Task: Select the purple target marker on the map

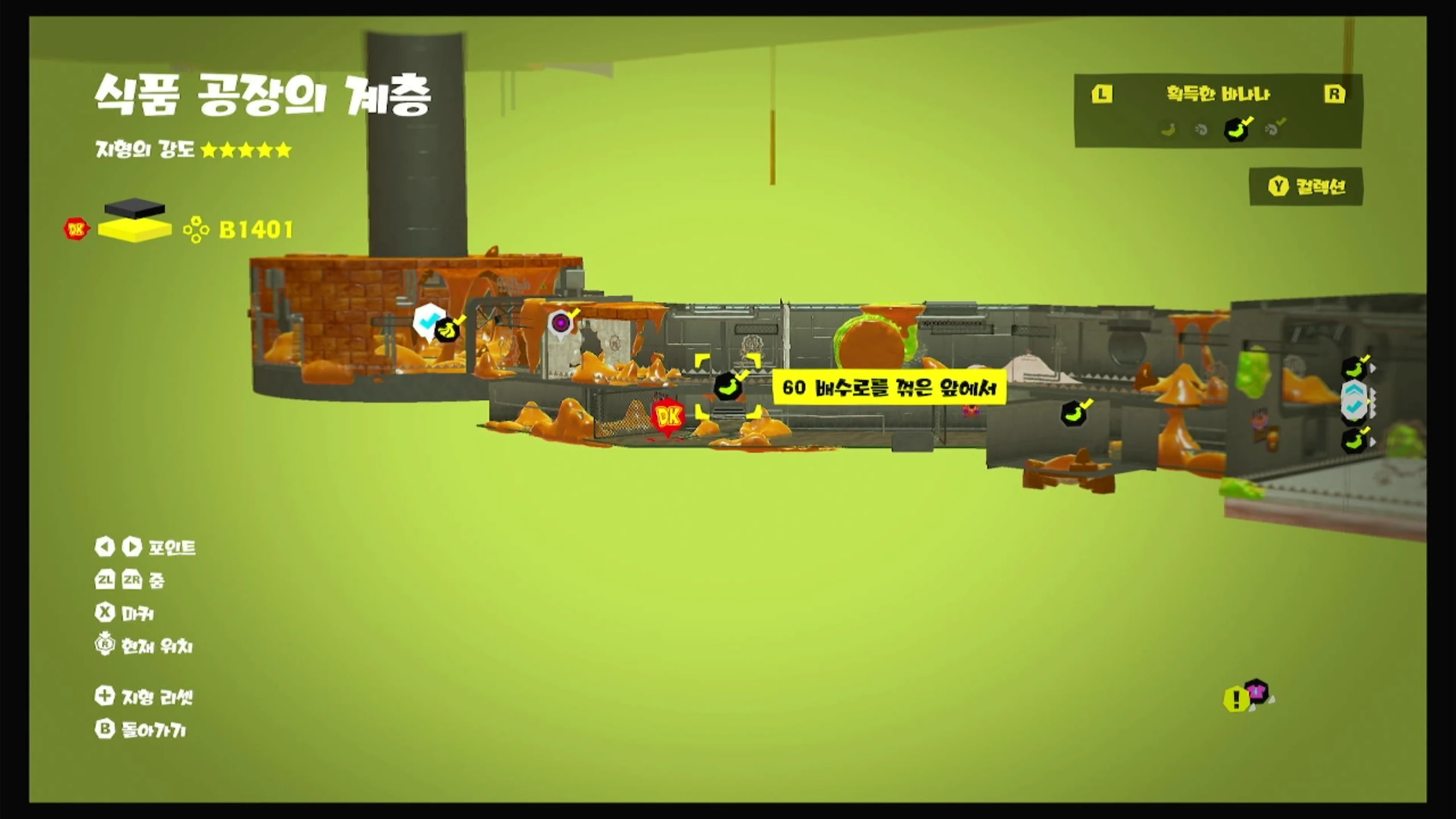Action: (x=561, y=324)
